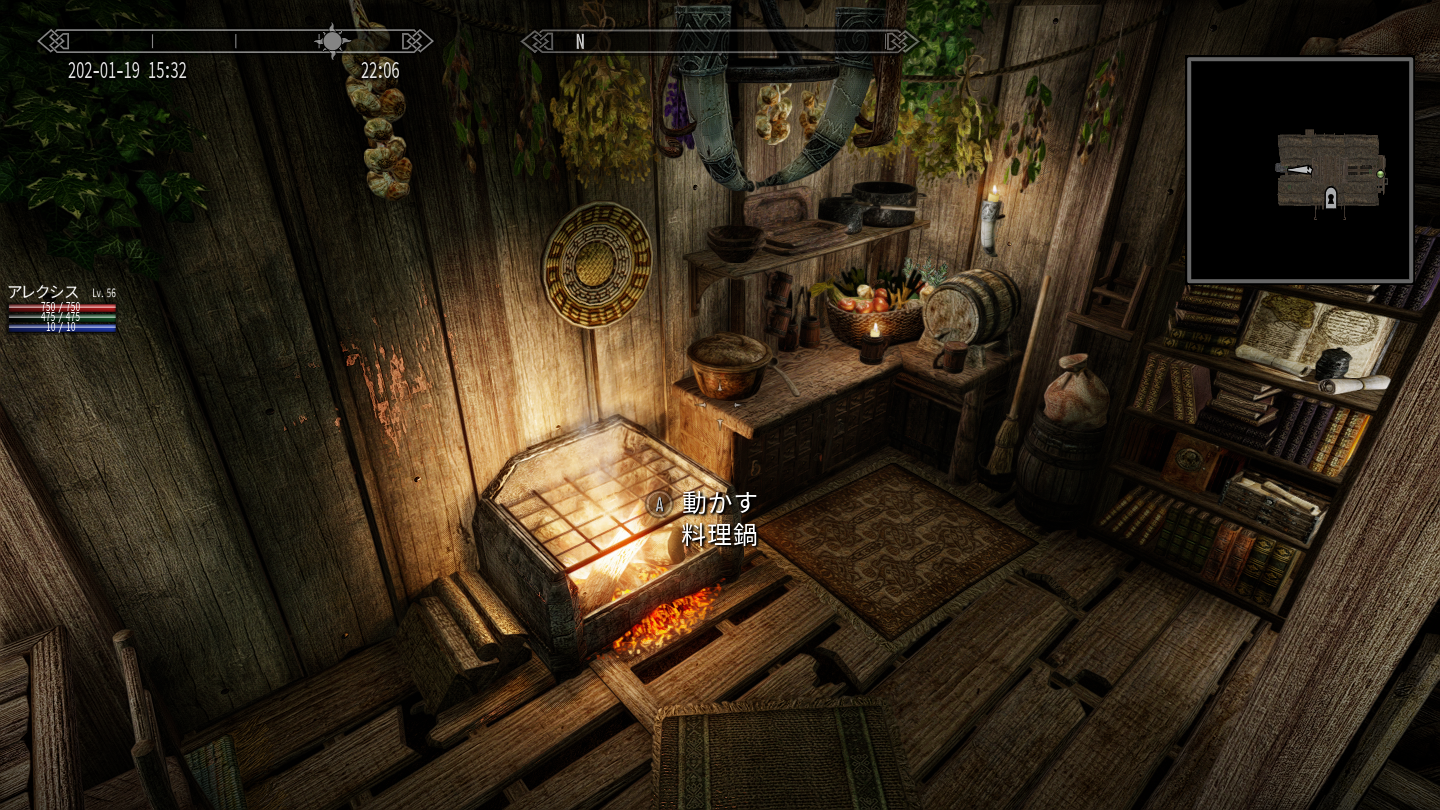Click the minimap panel

[x=1299, y=169]
